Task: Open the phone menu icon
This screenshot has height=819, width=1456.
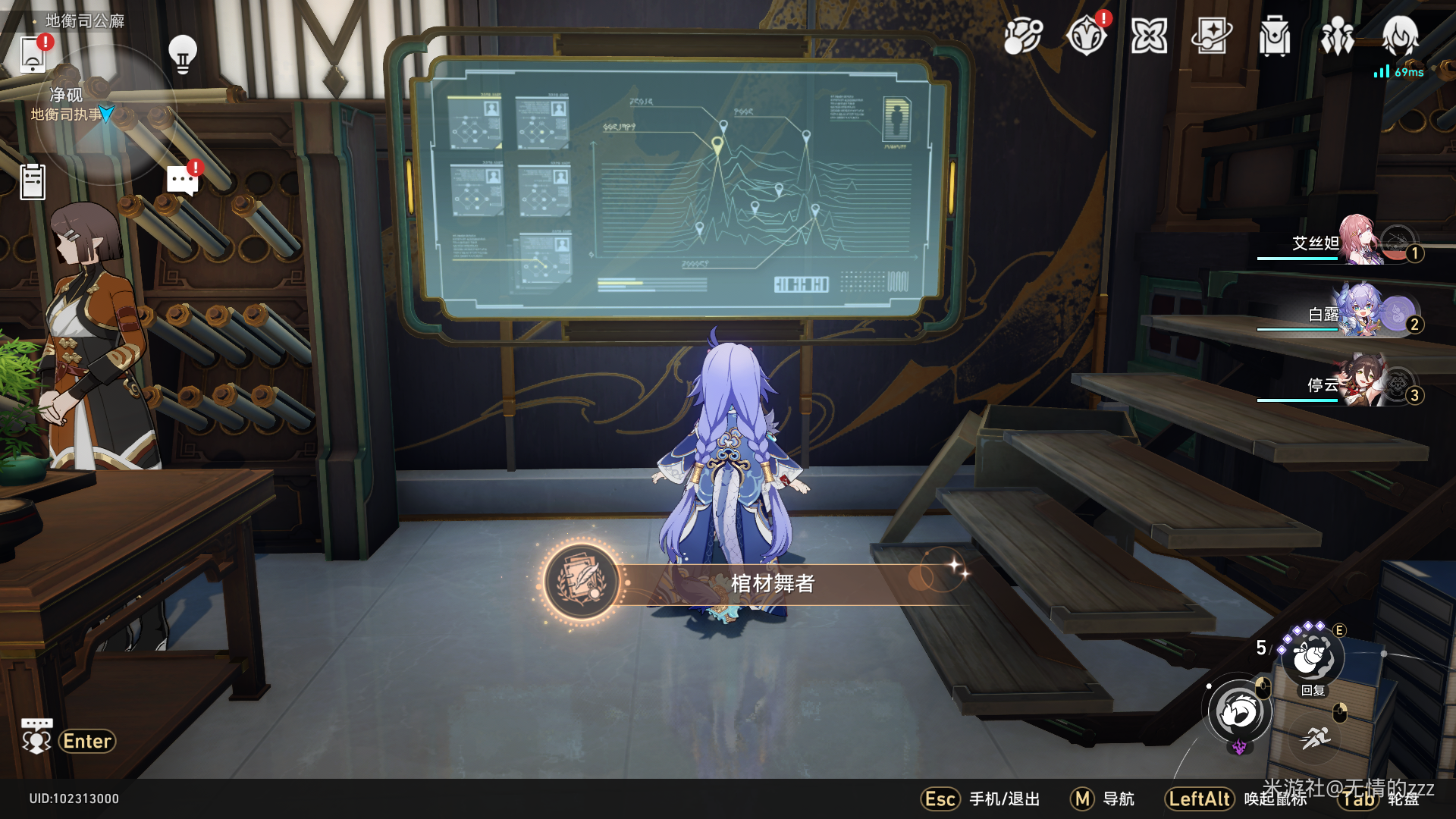Action: point(33,53)
